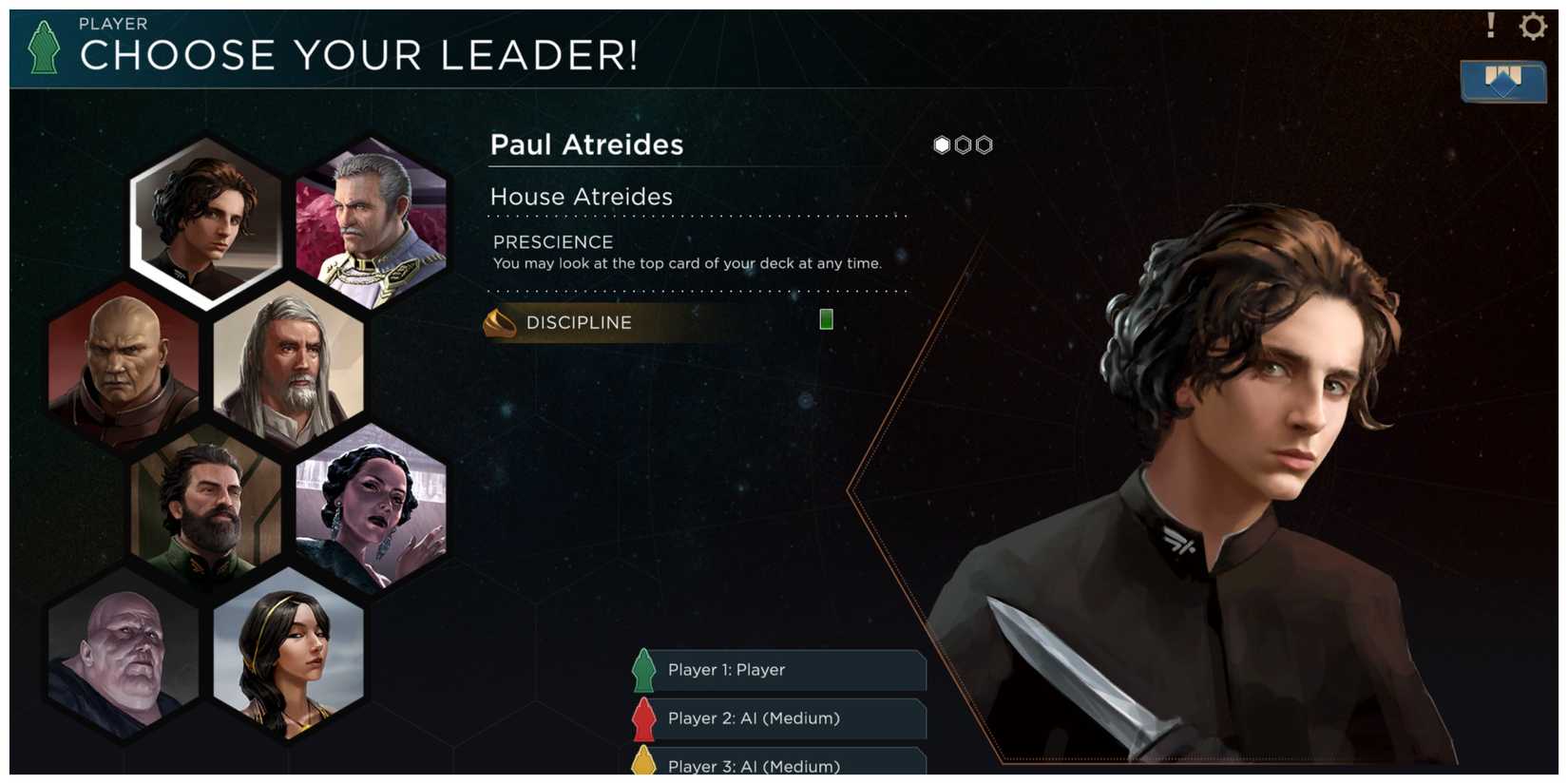The width and height of the screenshot is (1568, 784).
Task: Select the second hexagon page indicator
Action: [x=963, y=144]
